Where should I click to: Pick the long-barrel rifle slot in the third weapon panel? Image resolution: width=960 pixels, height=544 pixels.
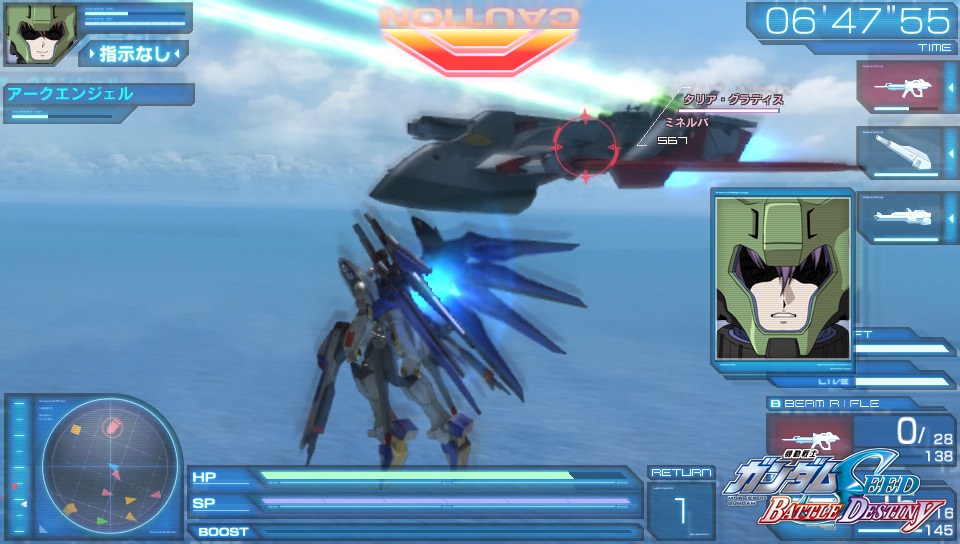pos(900,217)
